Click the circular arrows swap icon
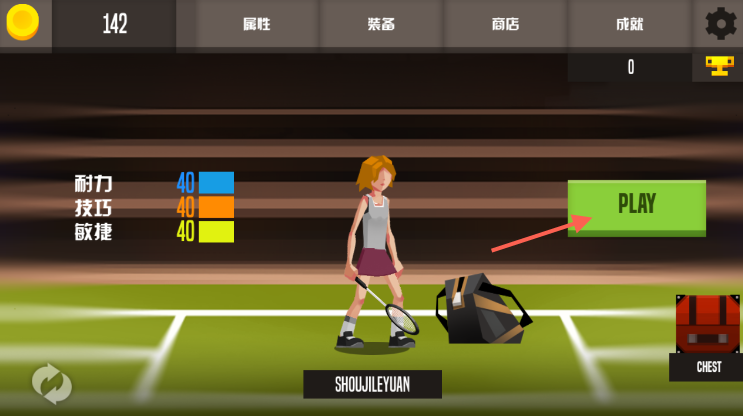Screen dimensions: 743x416 pyautogui.click(x=51, y=381)
